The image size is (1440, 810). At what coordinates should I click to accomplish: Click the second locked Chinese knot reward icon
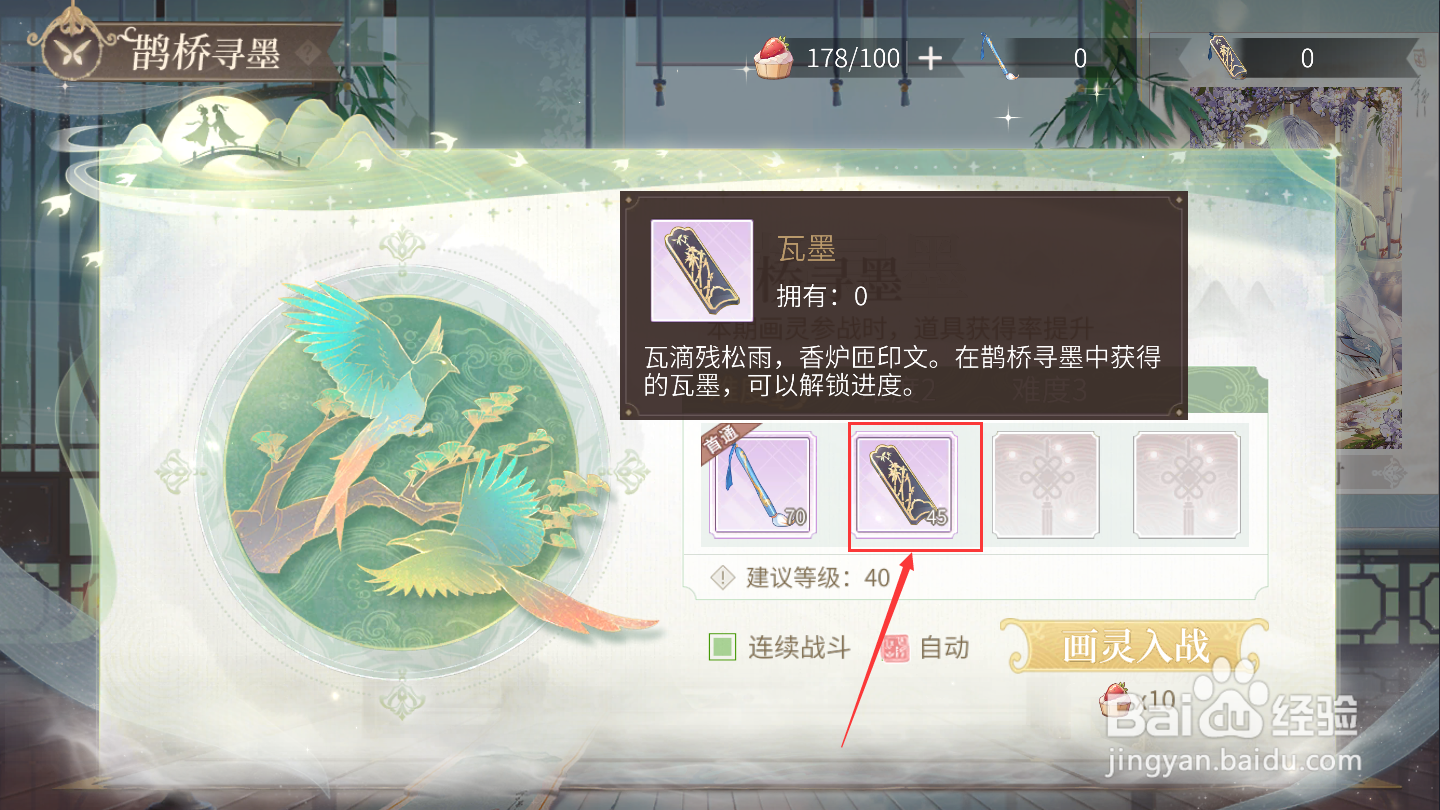pos(1185,485)
